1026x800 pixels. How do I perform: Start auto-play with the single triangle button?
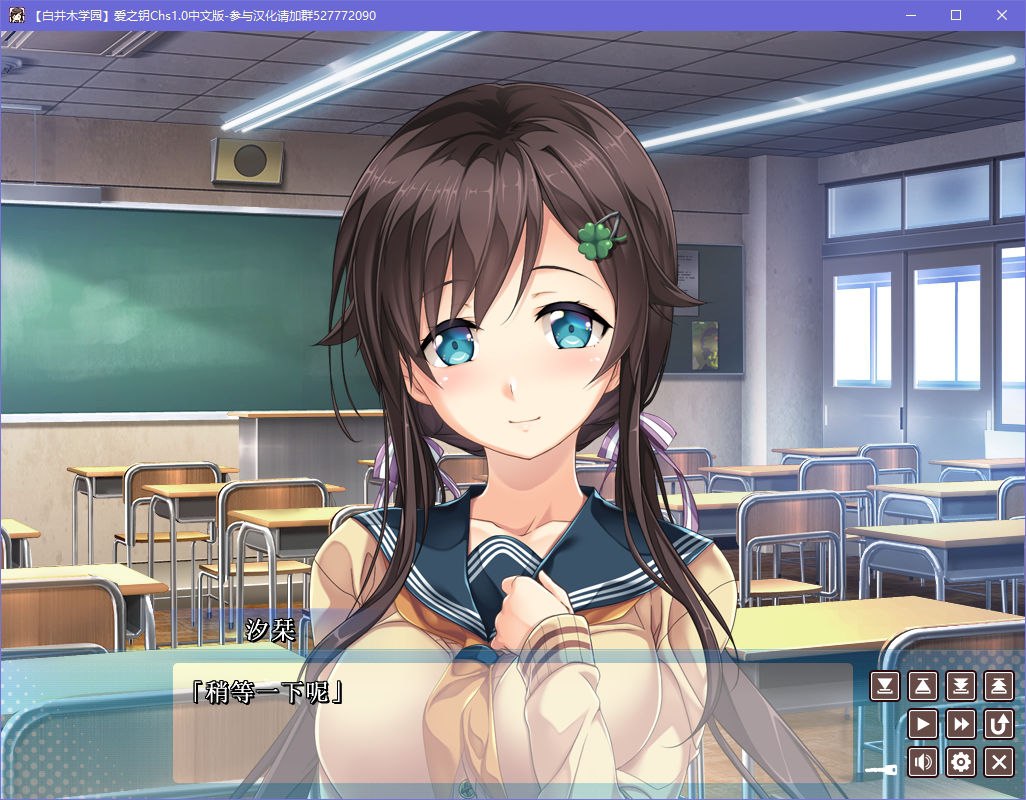pyautogui.click(x=923, y=724)
